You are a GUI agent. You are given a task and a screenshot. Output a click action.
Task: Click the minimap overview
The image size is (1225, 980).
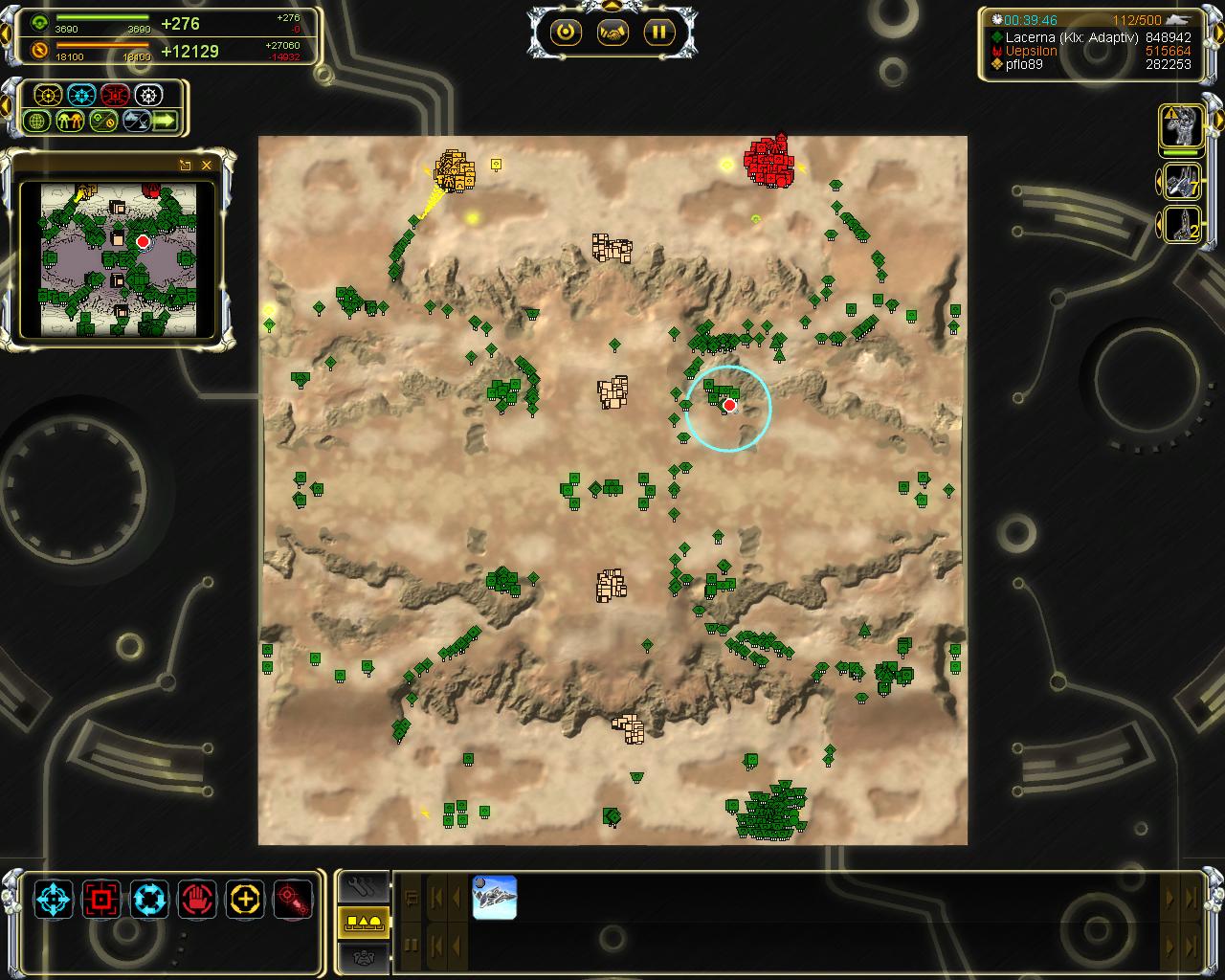119,259
